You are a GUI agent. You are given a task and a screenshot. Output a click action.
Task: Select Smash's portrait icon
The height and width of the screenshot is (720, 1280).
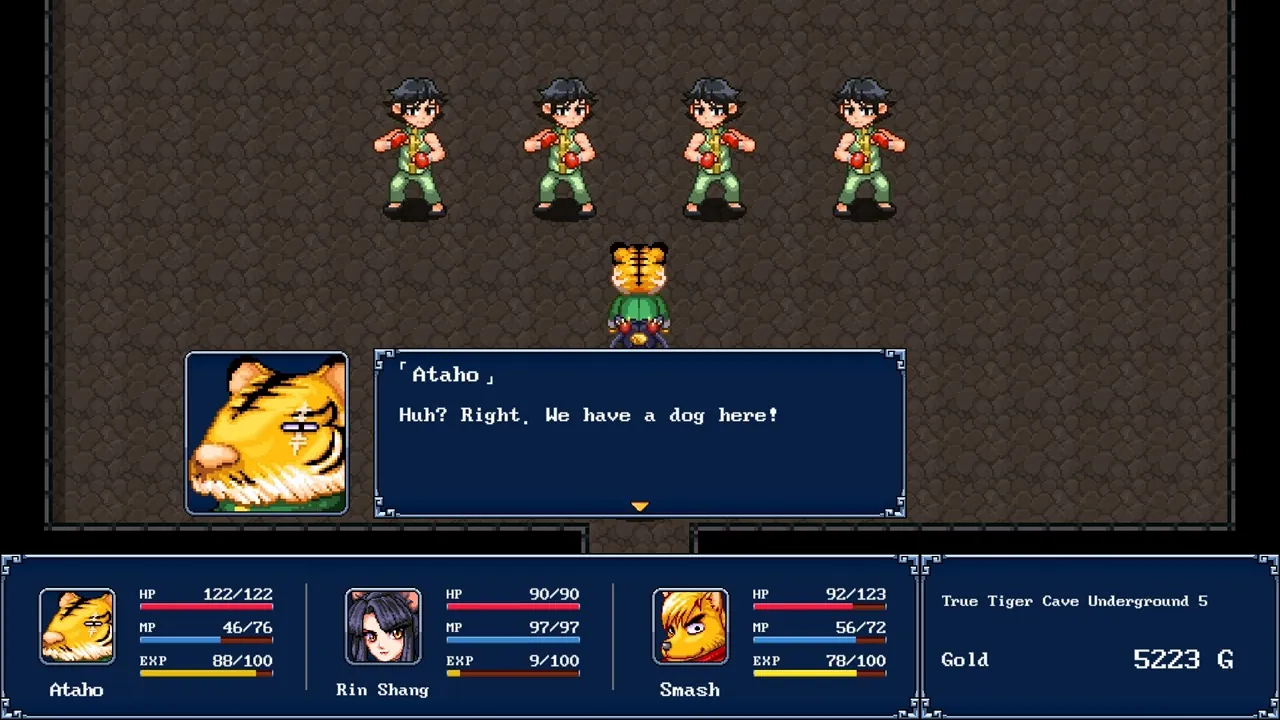click(x=690, y=626)
